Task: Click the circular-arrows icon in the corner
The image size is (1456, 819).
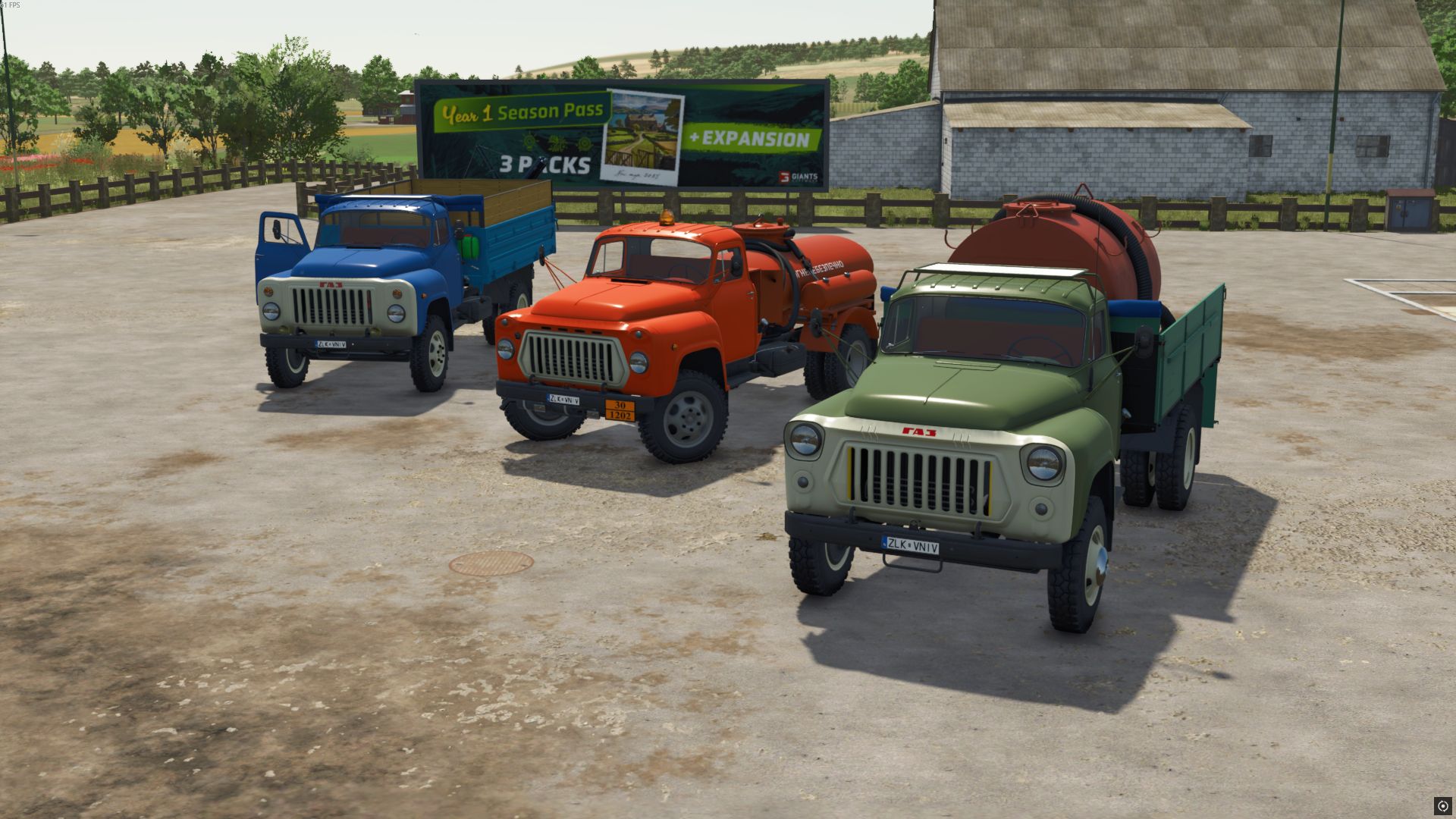Action: tap(1442, 805)
